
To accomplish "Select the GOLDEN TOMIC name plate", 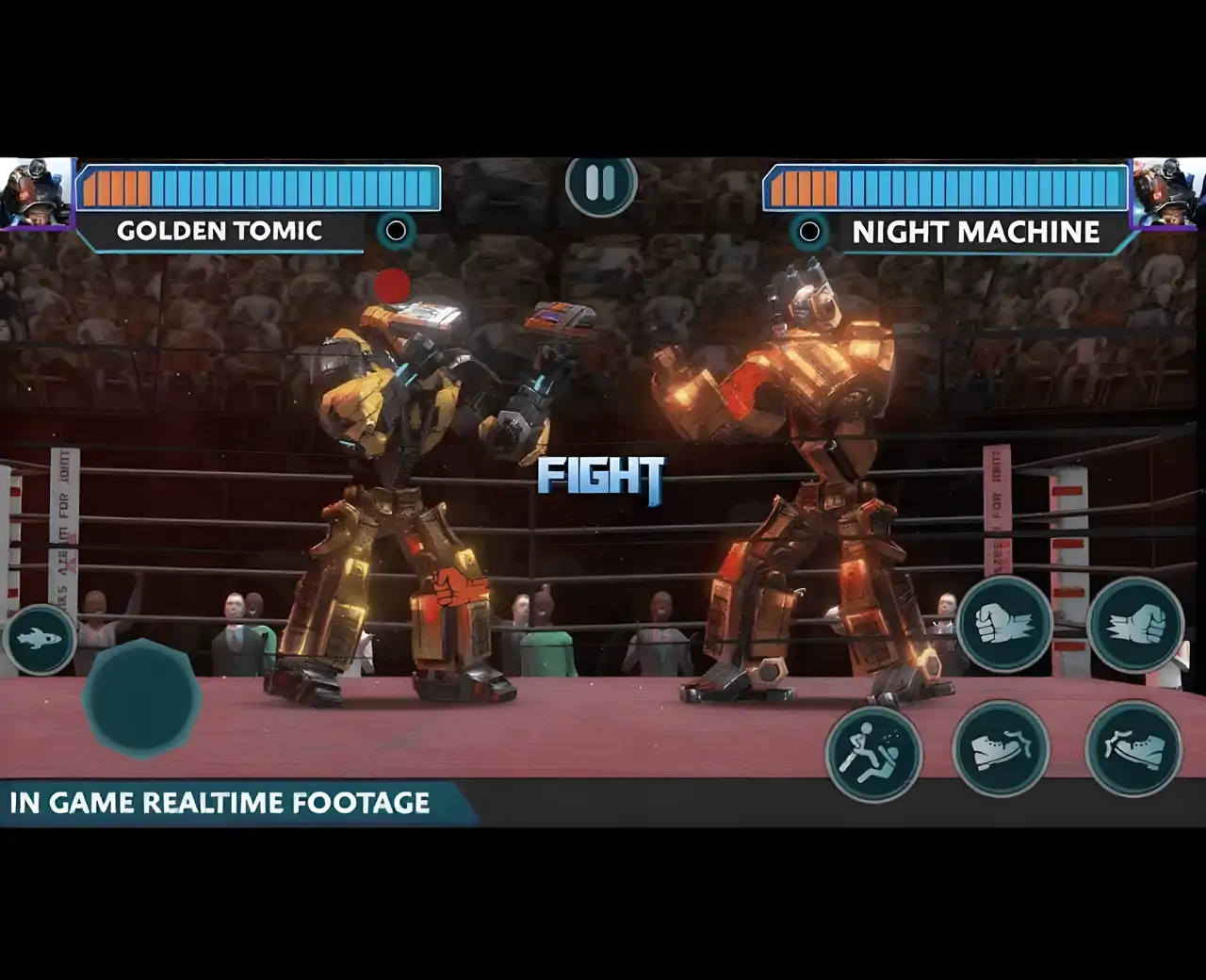I will click(x=219, y=230).
